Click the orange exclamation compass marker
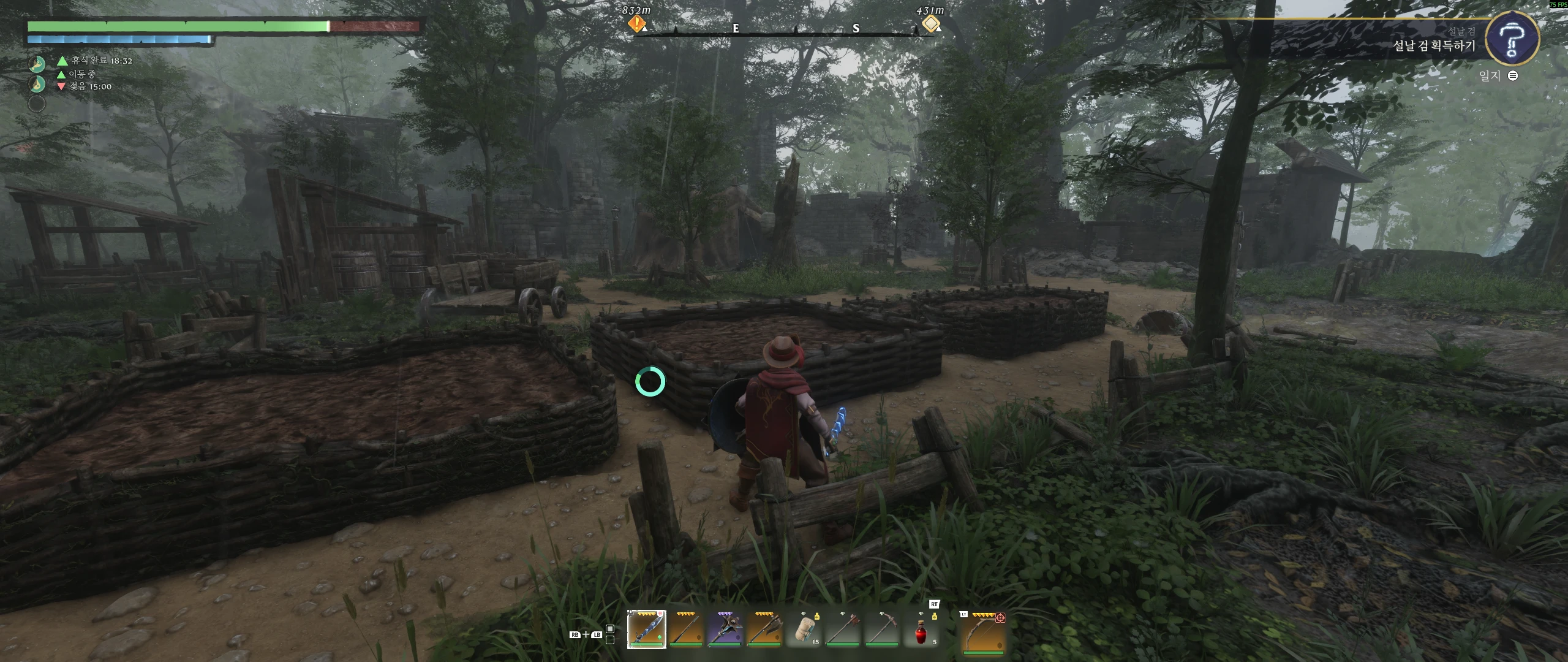This screenshot has height=662, width=1568. pos(637,25)
